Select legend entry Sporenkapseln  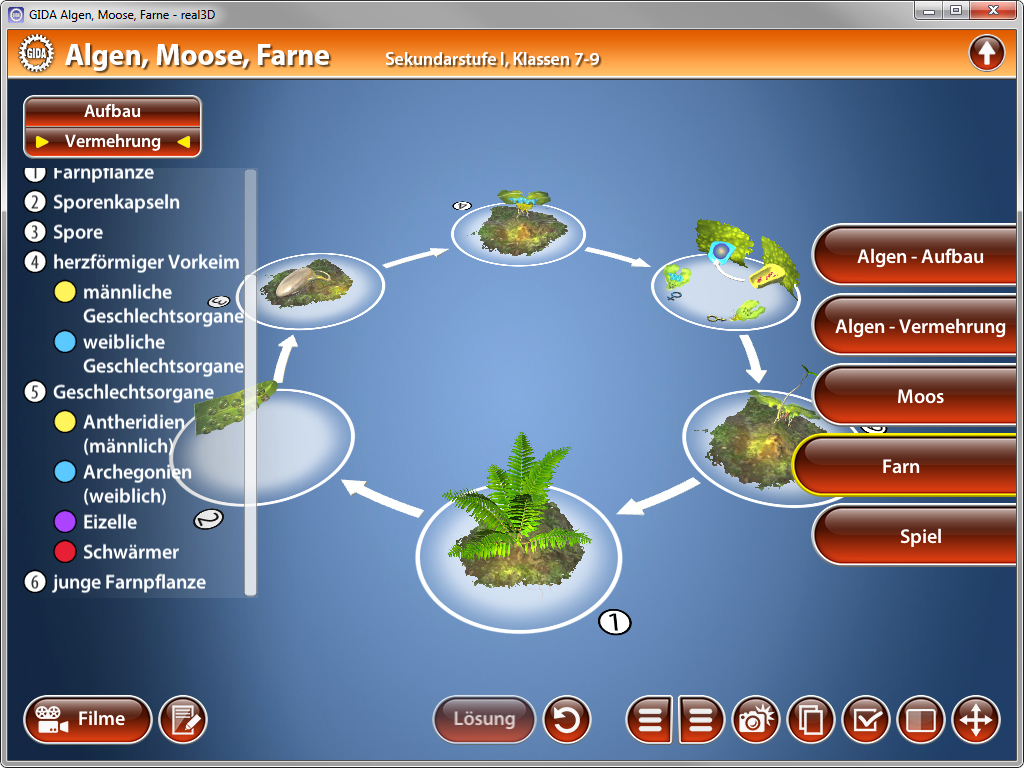coord(116,202)
